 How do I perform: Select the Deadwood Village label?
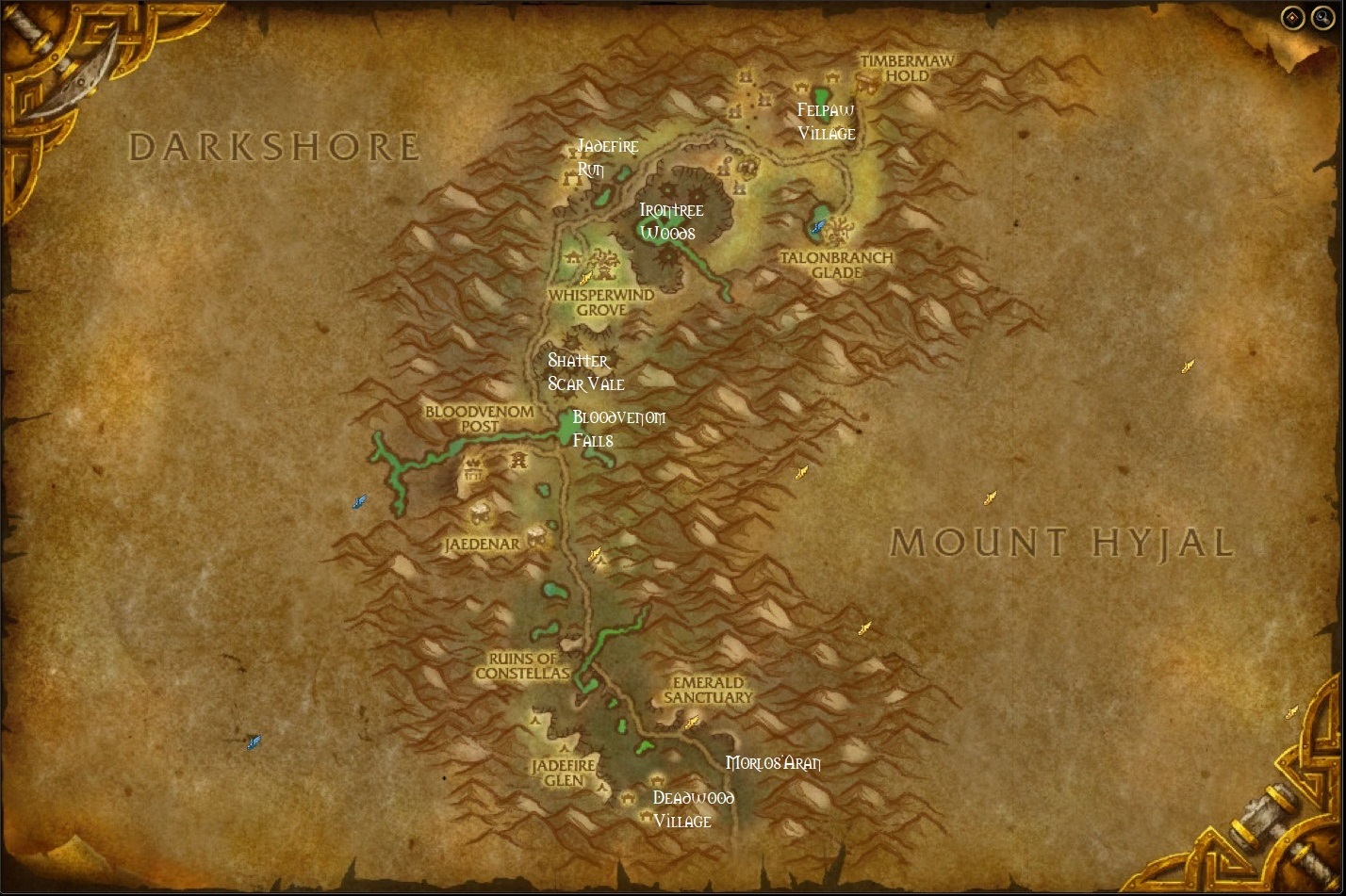coord(693,809)
